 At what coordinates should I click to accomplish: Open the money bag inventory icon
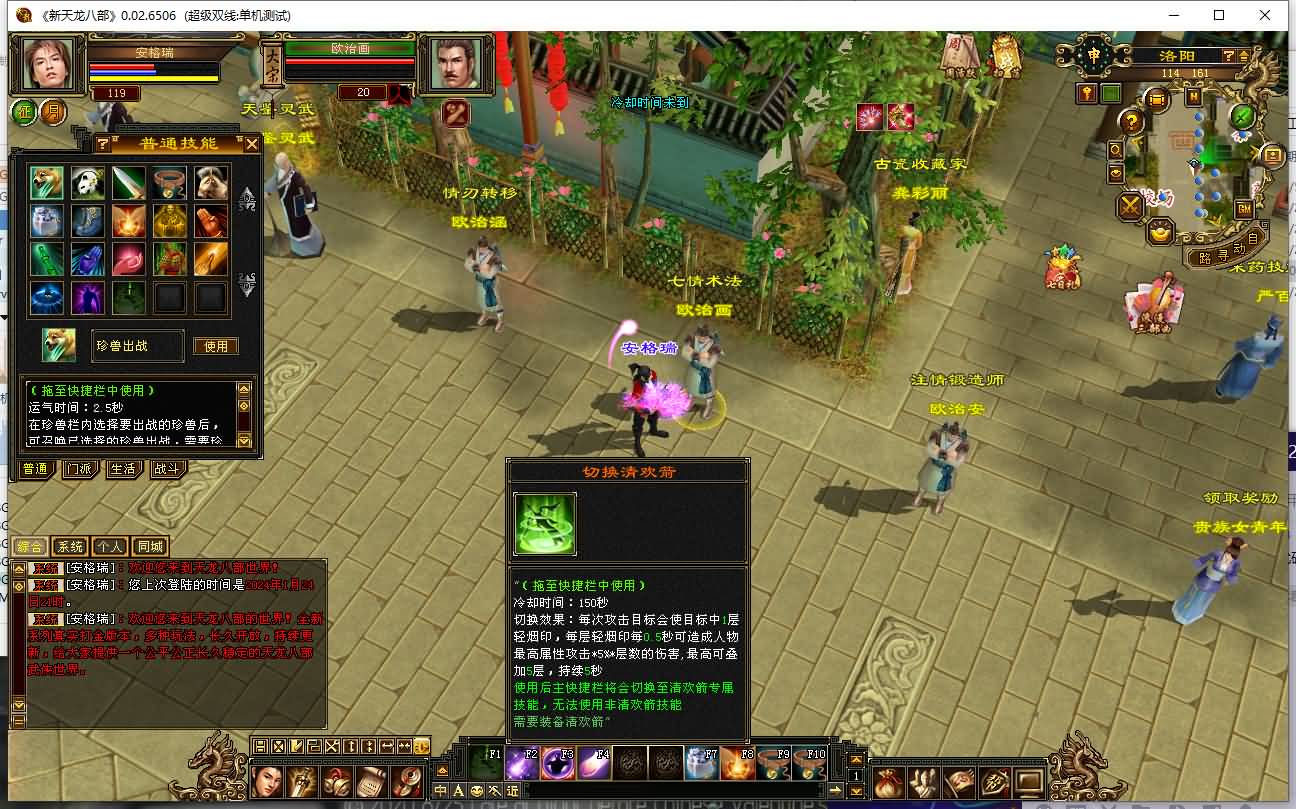889,782
